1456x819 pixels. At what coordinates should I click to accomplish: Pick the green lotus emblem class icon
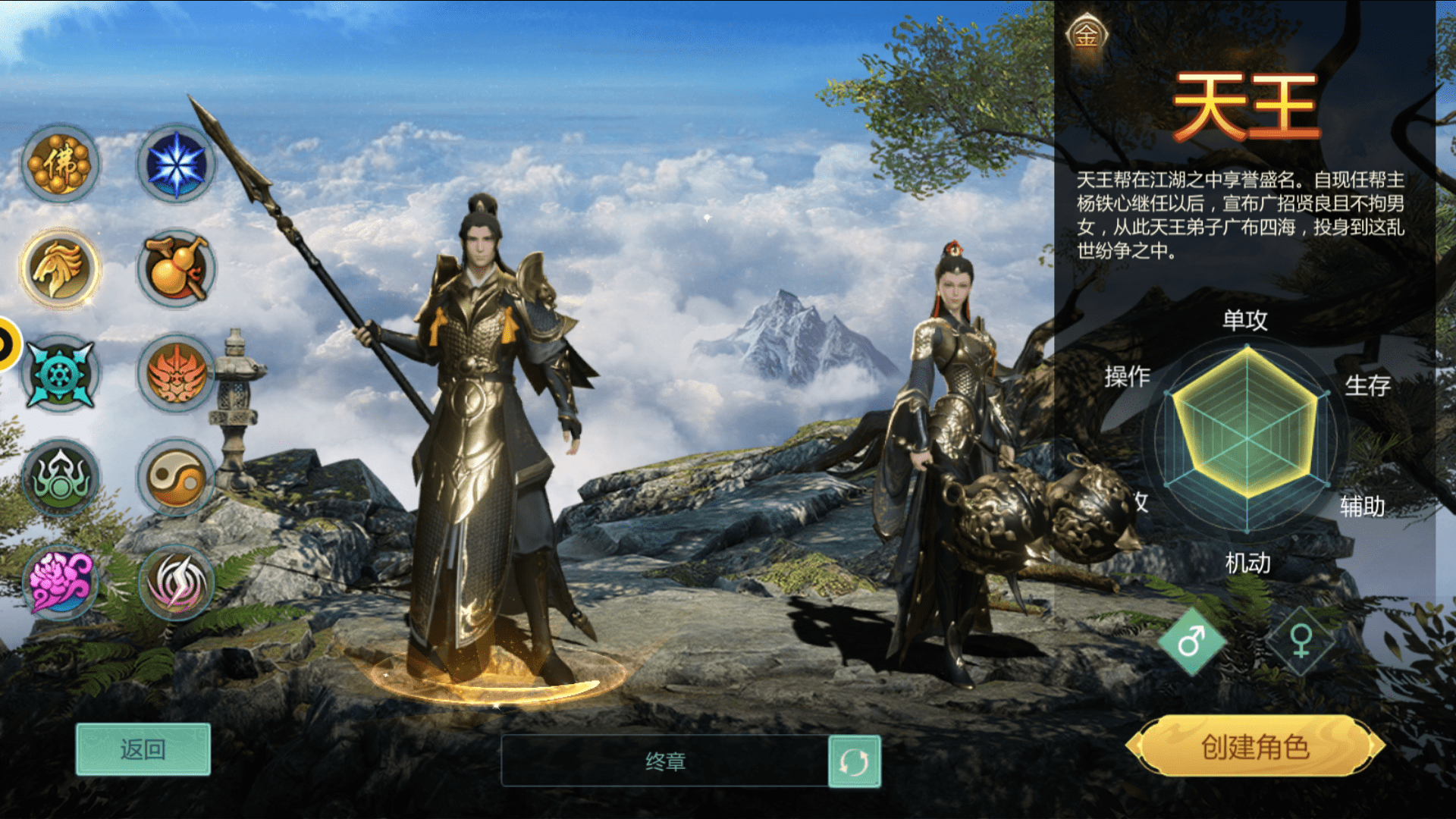(60, 479)
